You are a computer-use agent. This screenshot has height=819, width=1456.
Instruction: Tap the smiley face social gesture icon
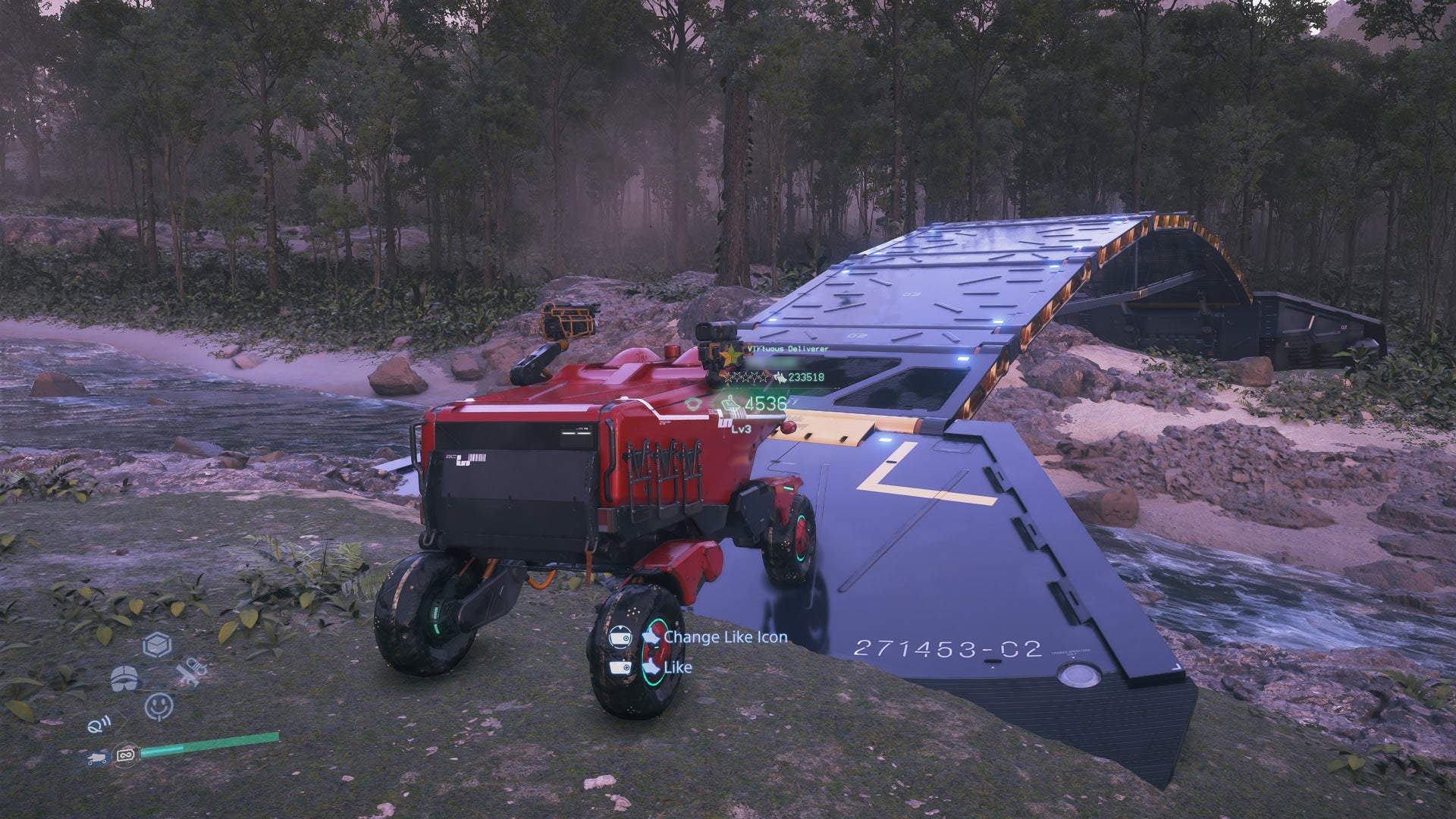(x=159, y=706)
